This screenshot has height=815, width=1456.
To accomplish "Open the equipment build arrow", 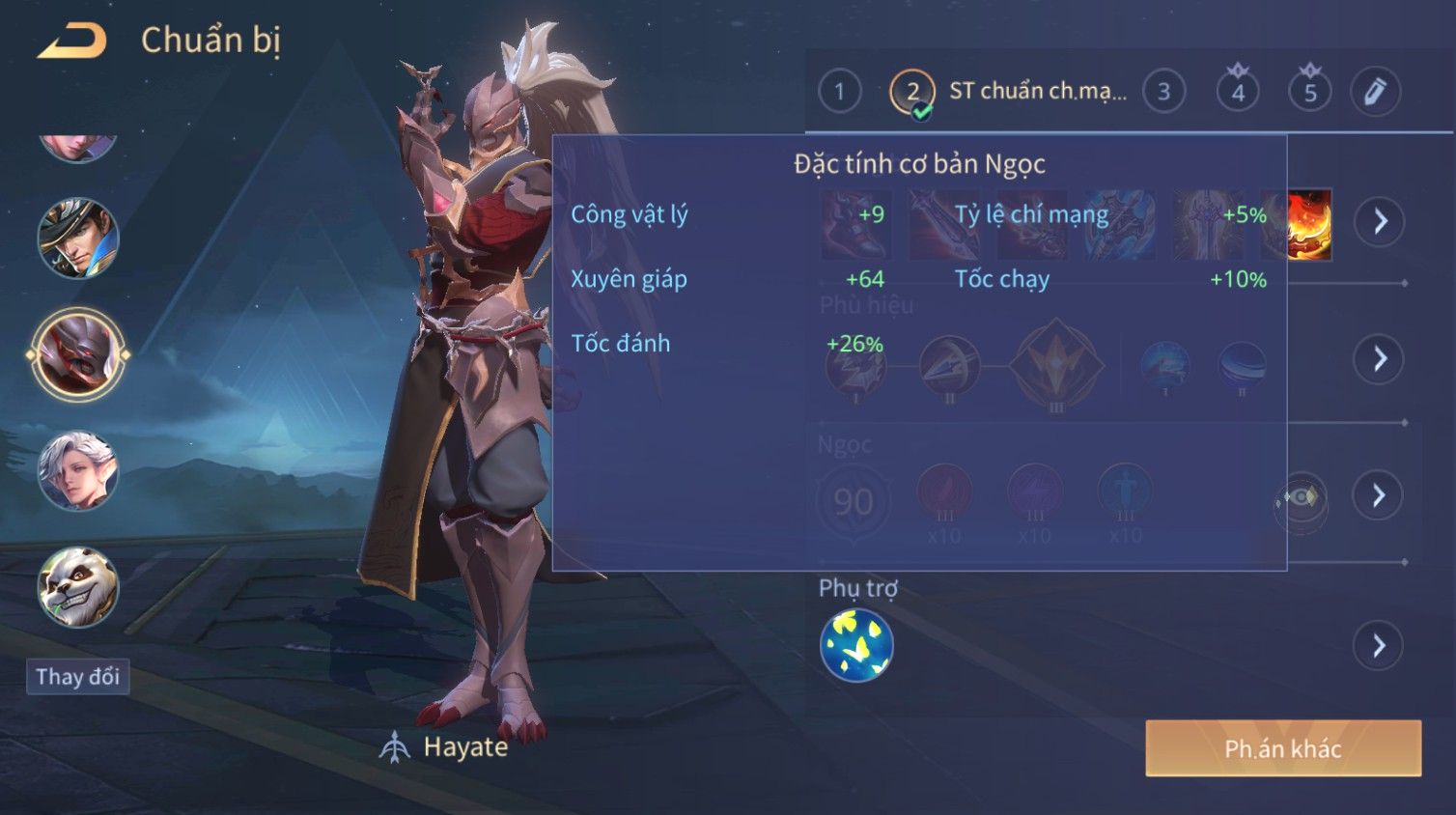I will [1379, 222].
